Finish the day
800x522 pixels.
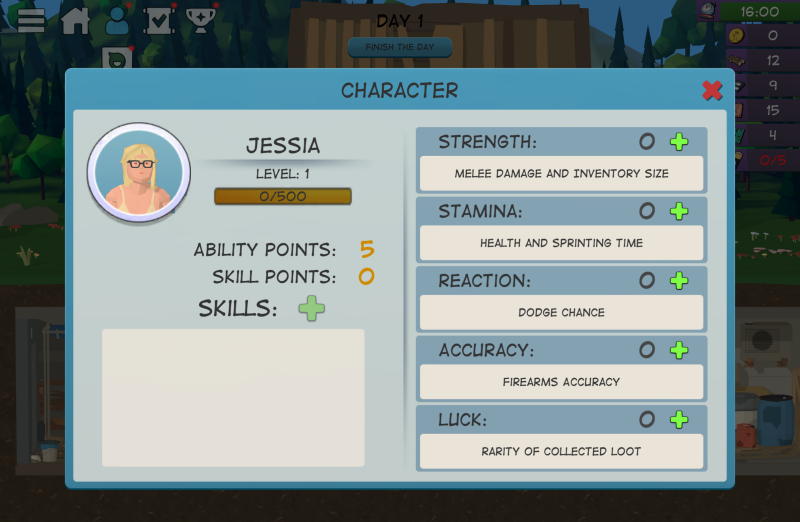tap(400, 47)
